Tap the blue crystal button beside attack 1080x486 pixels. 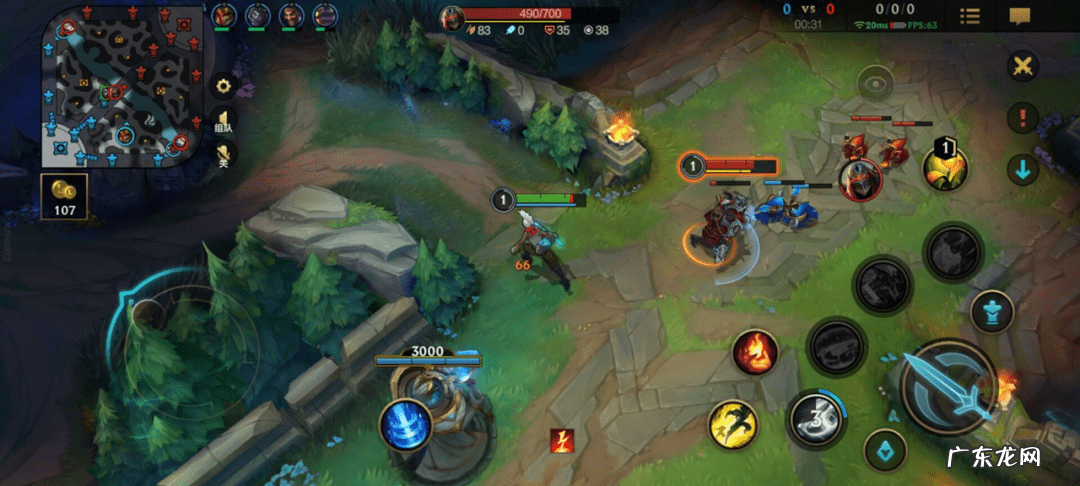pos(884,449)
